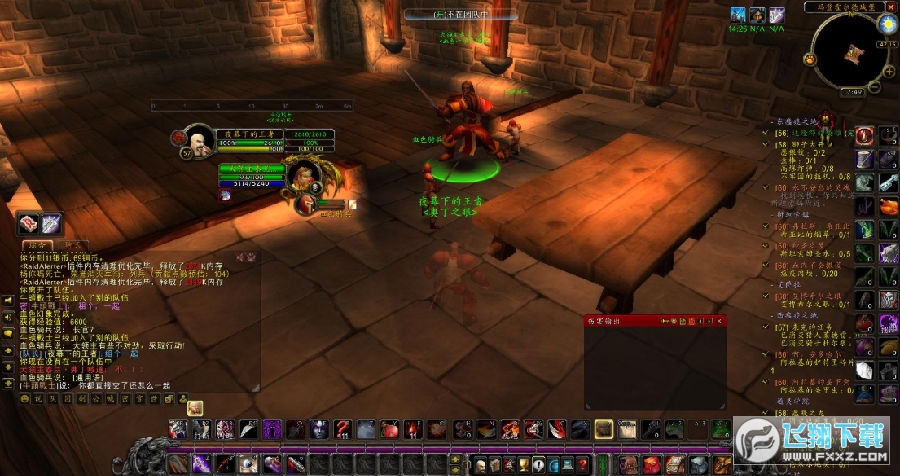Close the damage output window
This screenshot has height=476, width=900.
click(x=721, y=321)
